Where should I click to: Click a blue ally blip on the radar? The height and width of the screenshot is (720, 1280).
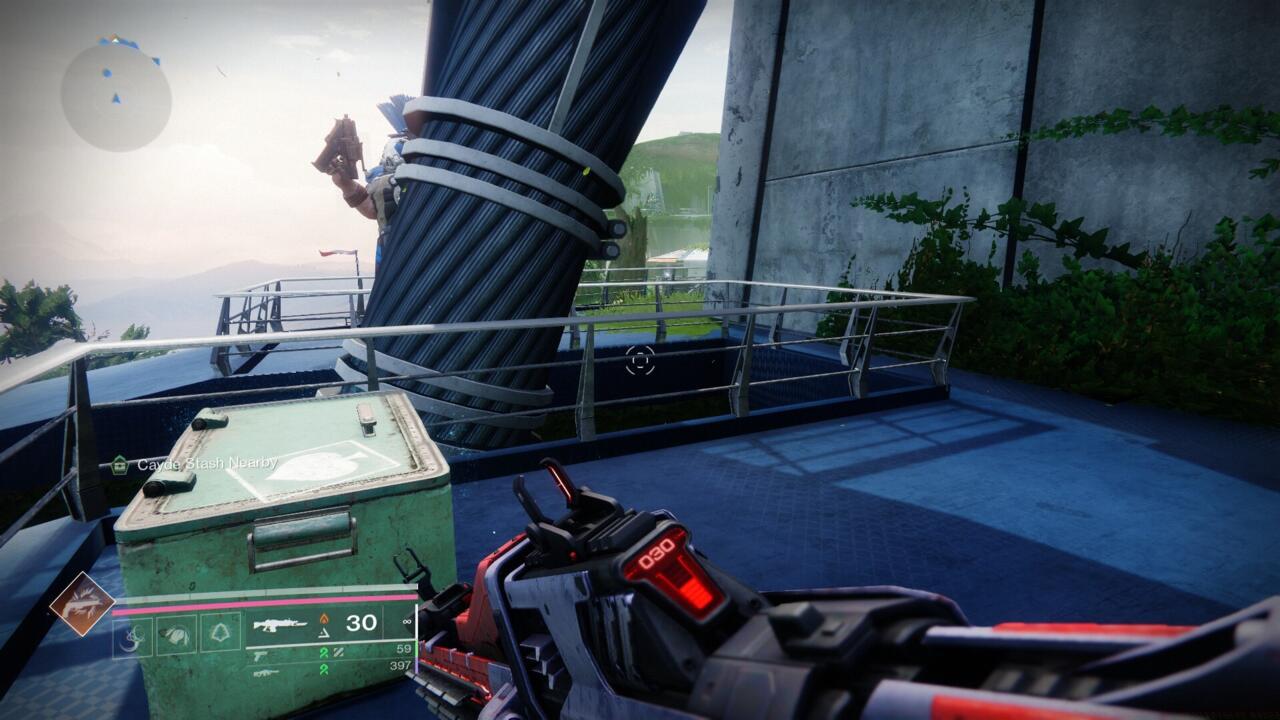point(107,72)
